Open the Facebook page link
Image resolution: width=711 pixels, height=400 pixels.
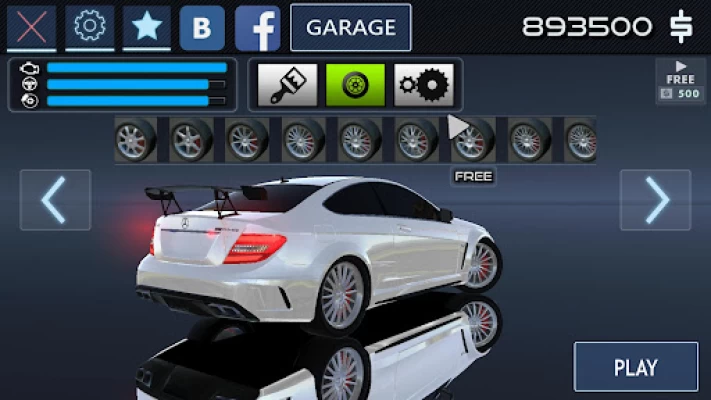[x=258, y=28]
